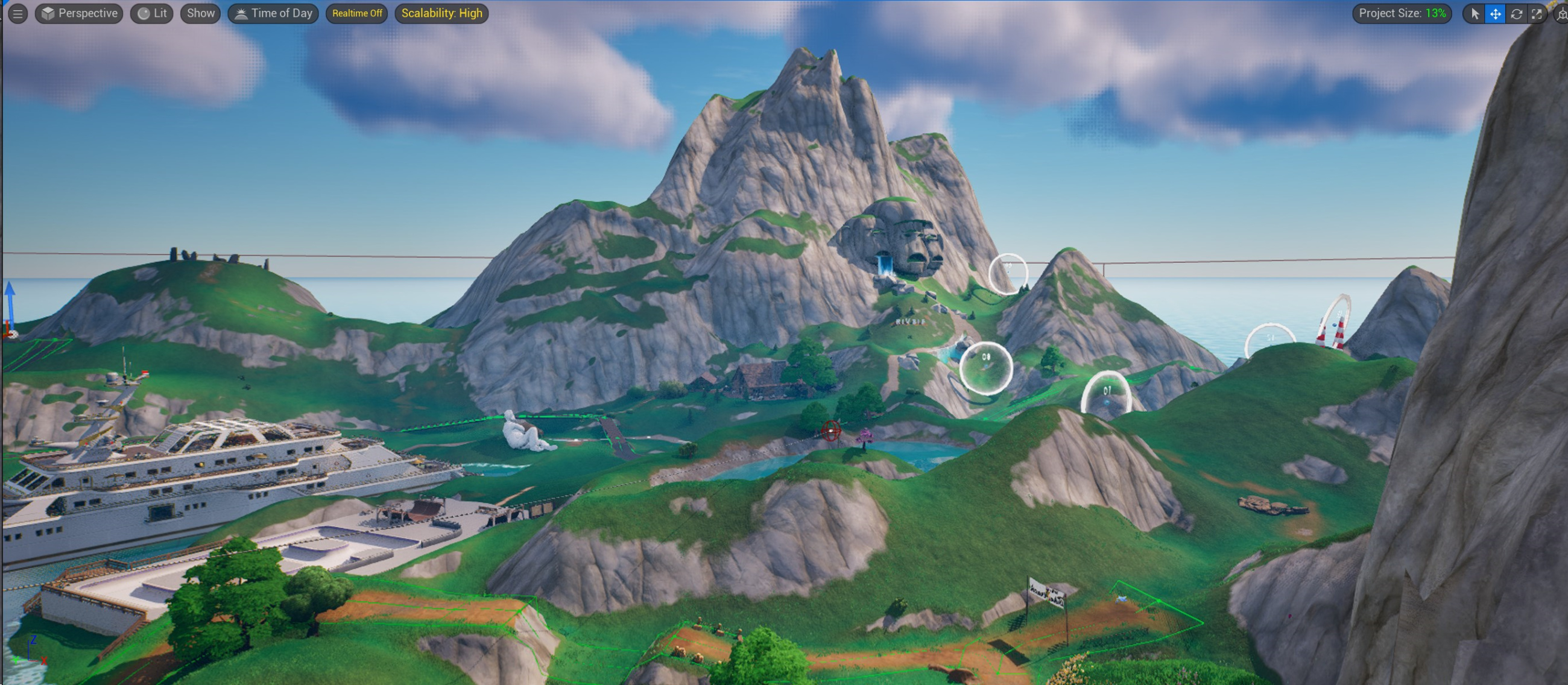
Task: Open the Show flags menu
Action: coord(200,13)
